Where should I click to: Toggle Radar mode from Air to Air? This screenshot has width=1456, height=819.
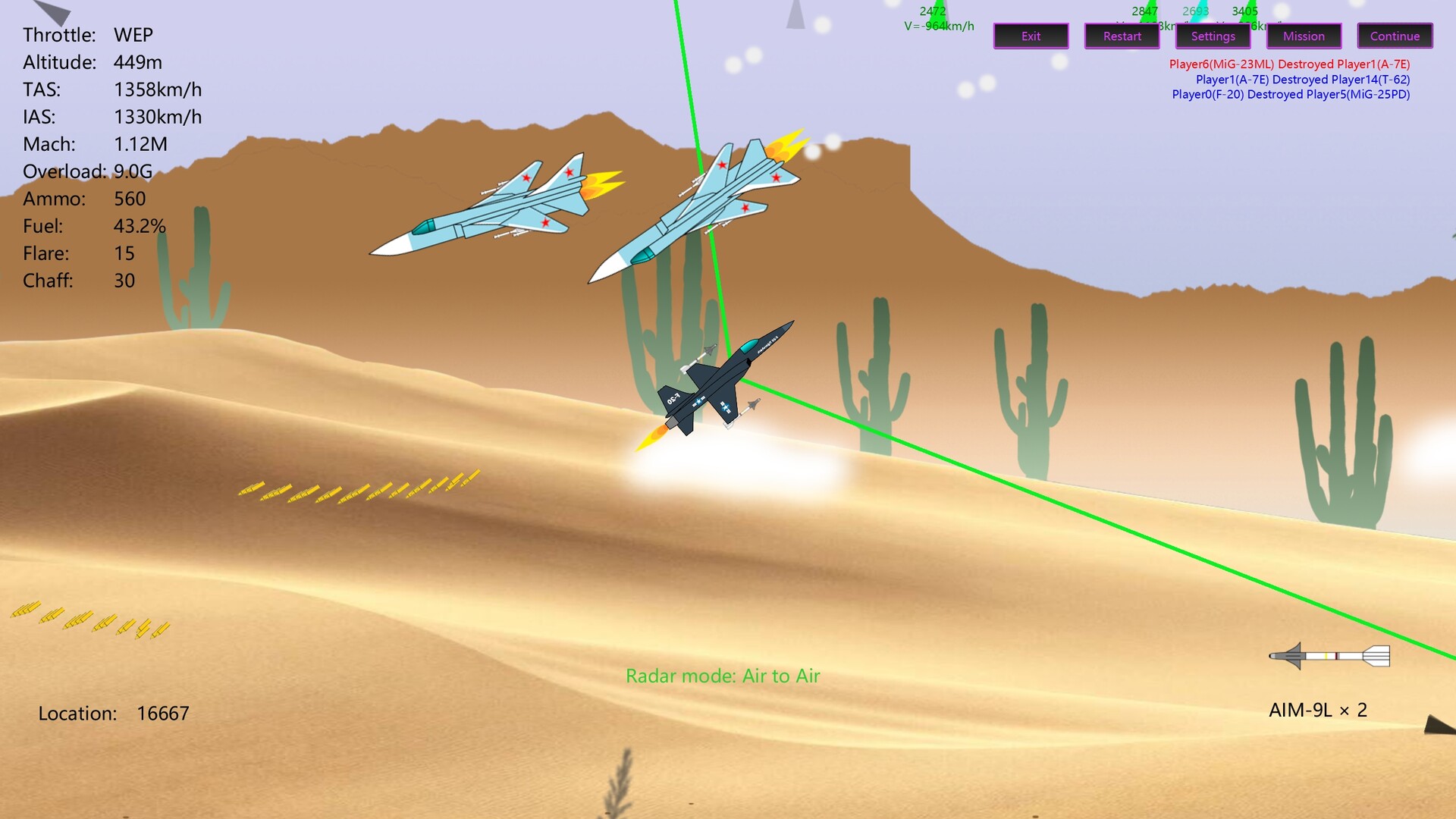point(722,675)
